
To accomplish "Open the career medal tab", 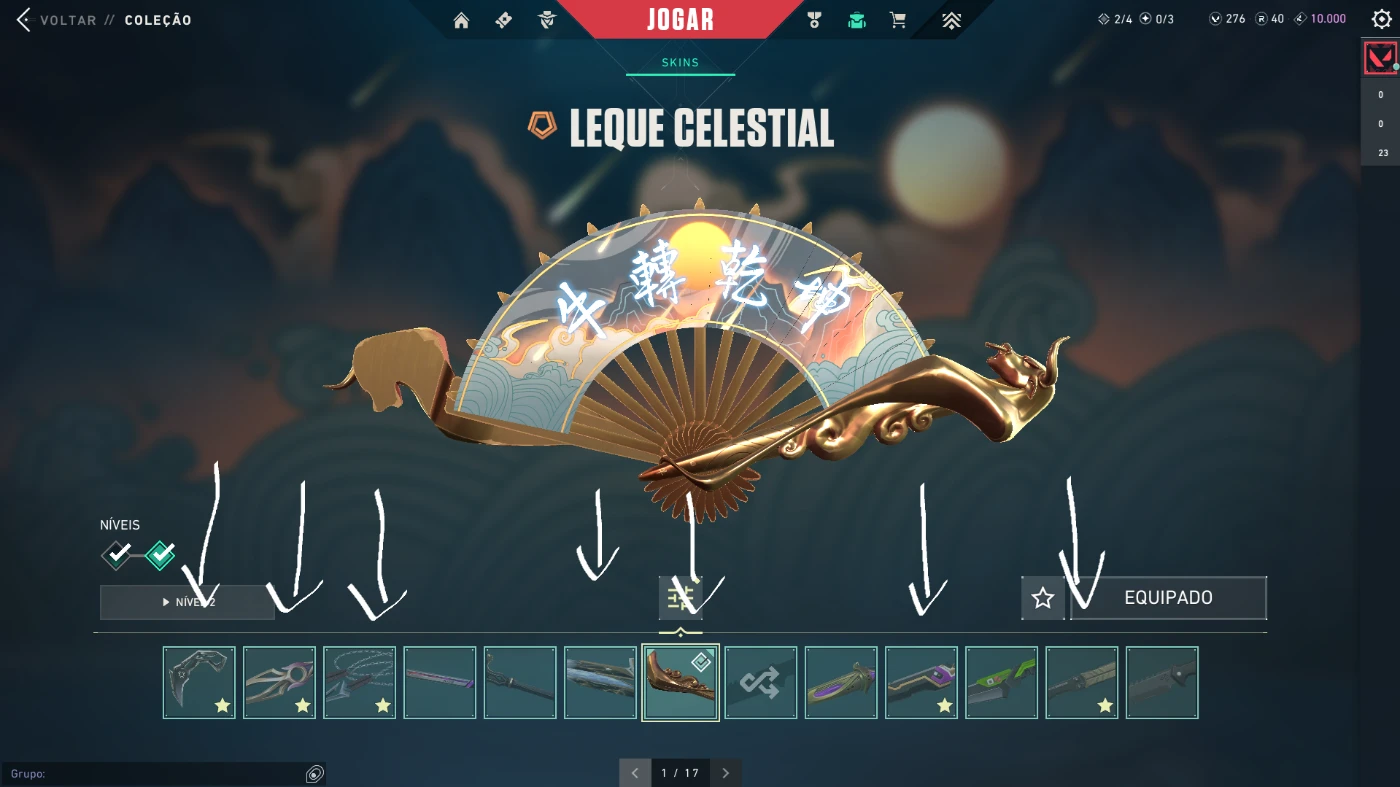I will tap(814, 20).
